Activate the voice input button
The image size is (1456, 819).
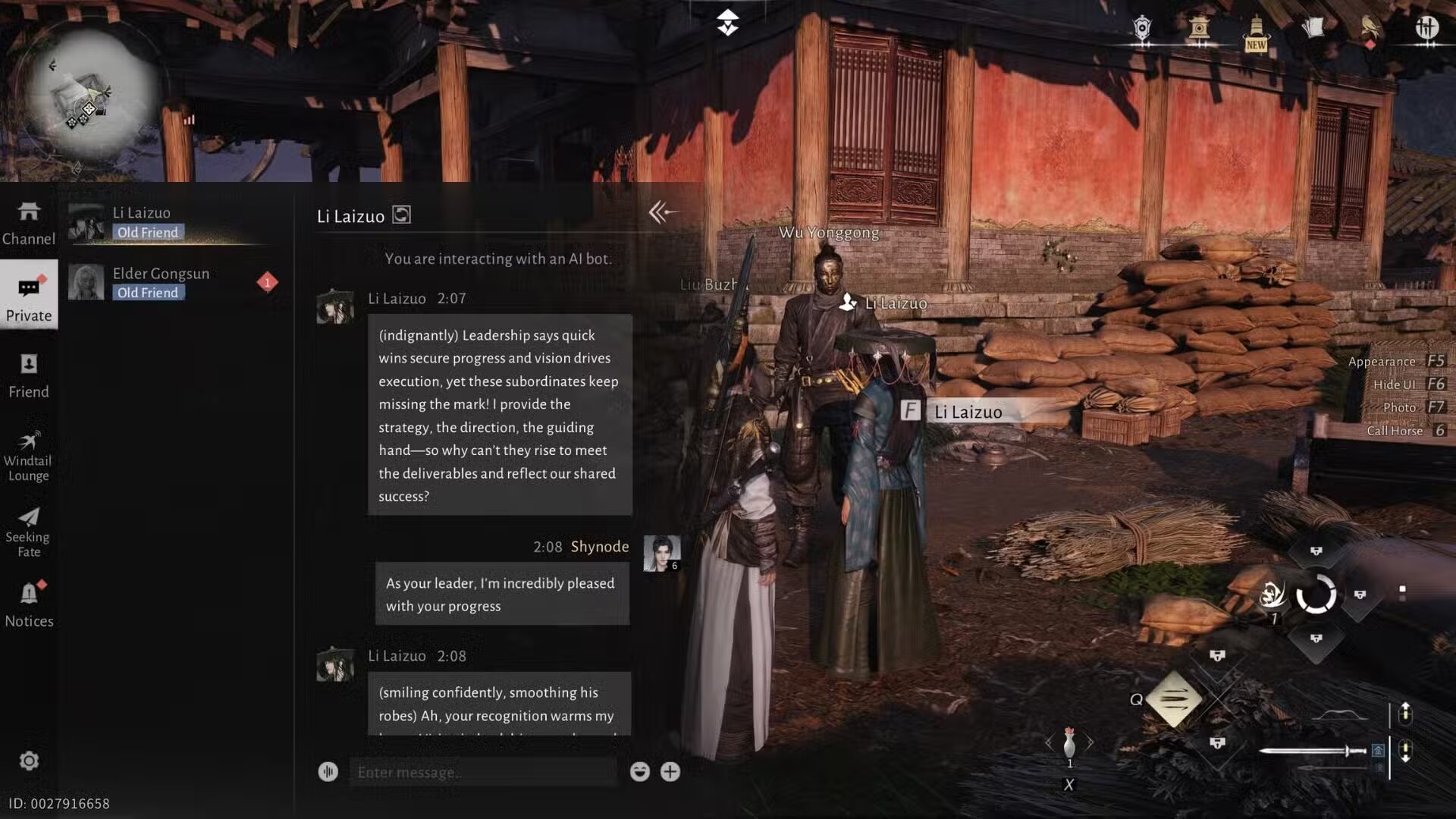(328, 772)
